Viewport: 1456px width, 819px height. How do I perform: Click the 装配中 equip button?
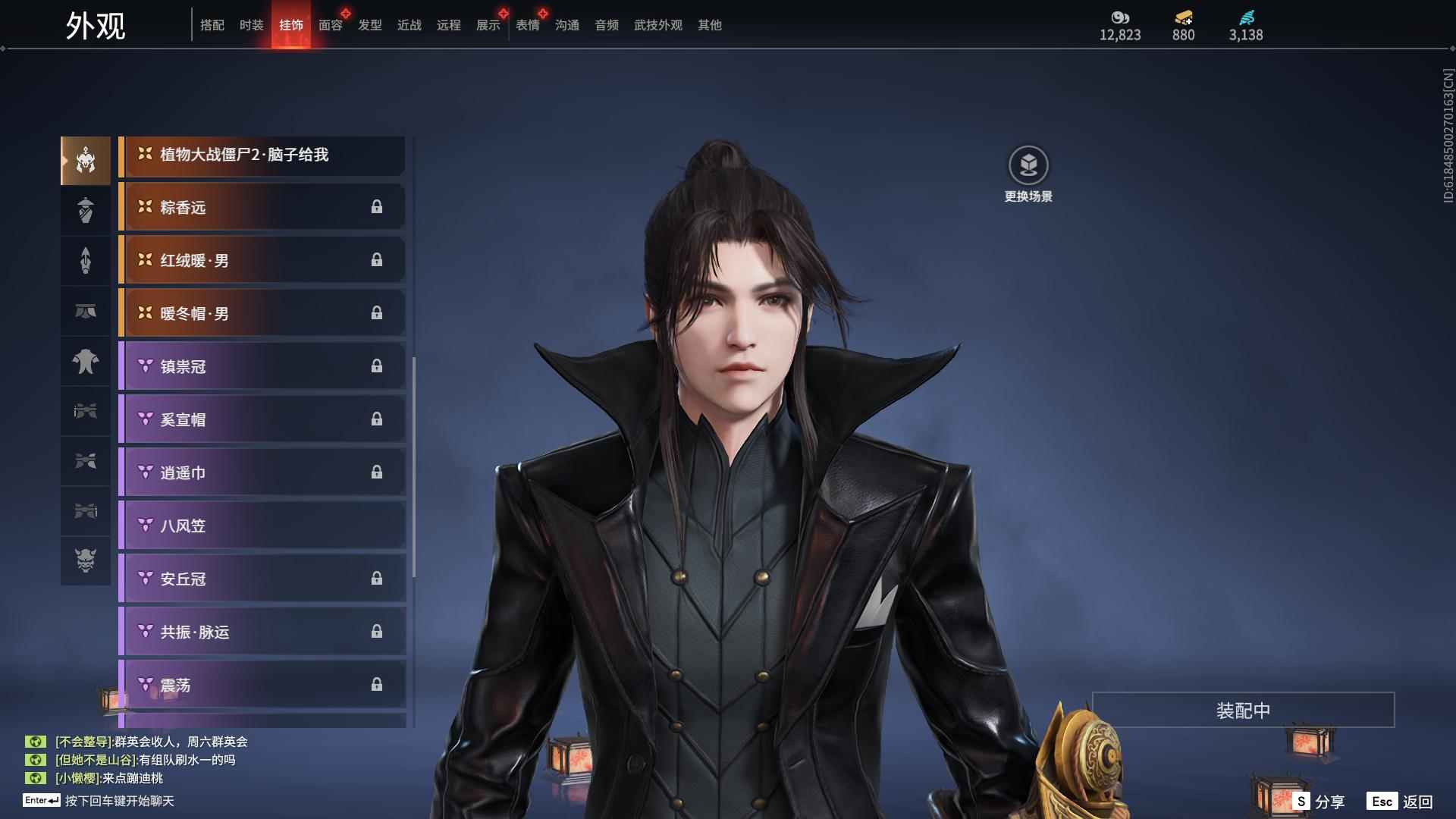coord(1243,710)
